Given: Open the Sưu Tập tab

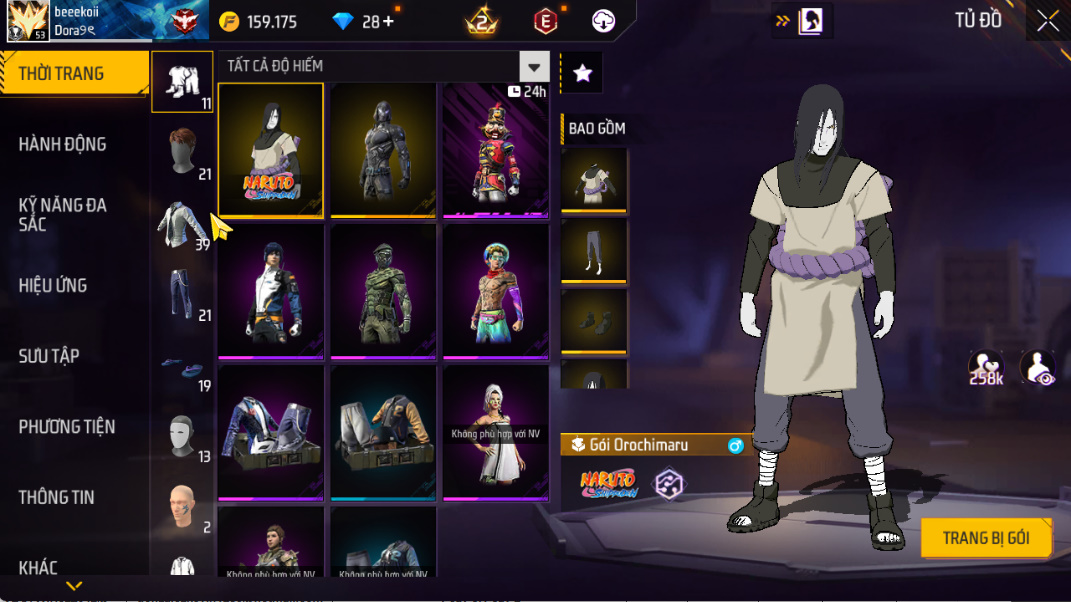Looking at the screenshot, I should point(49,356).
